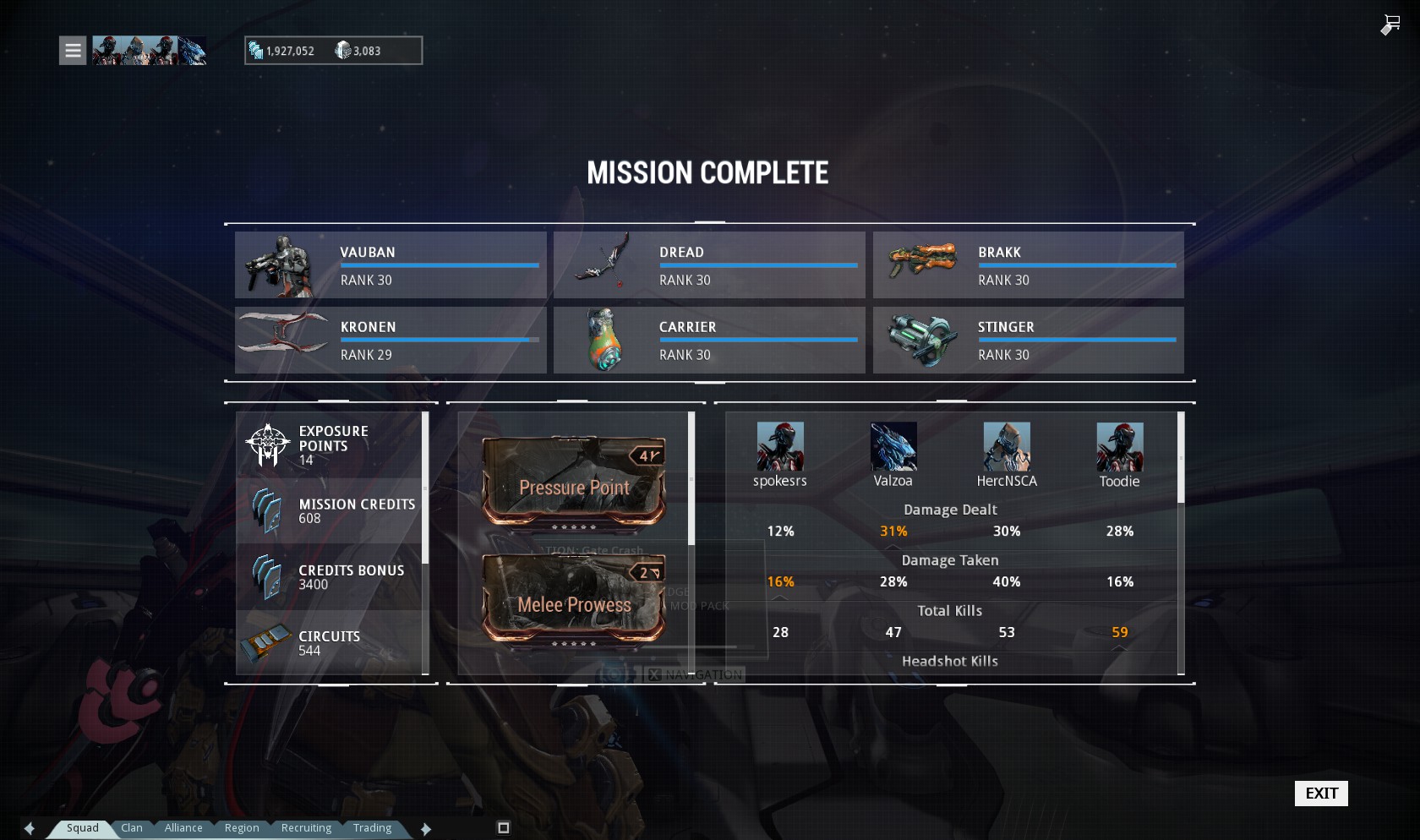Show the Trading chat tab
The image size is (1420, 840).
click(372, 828)
